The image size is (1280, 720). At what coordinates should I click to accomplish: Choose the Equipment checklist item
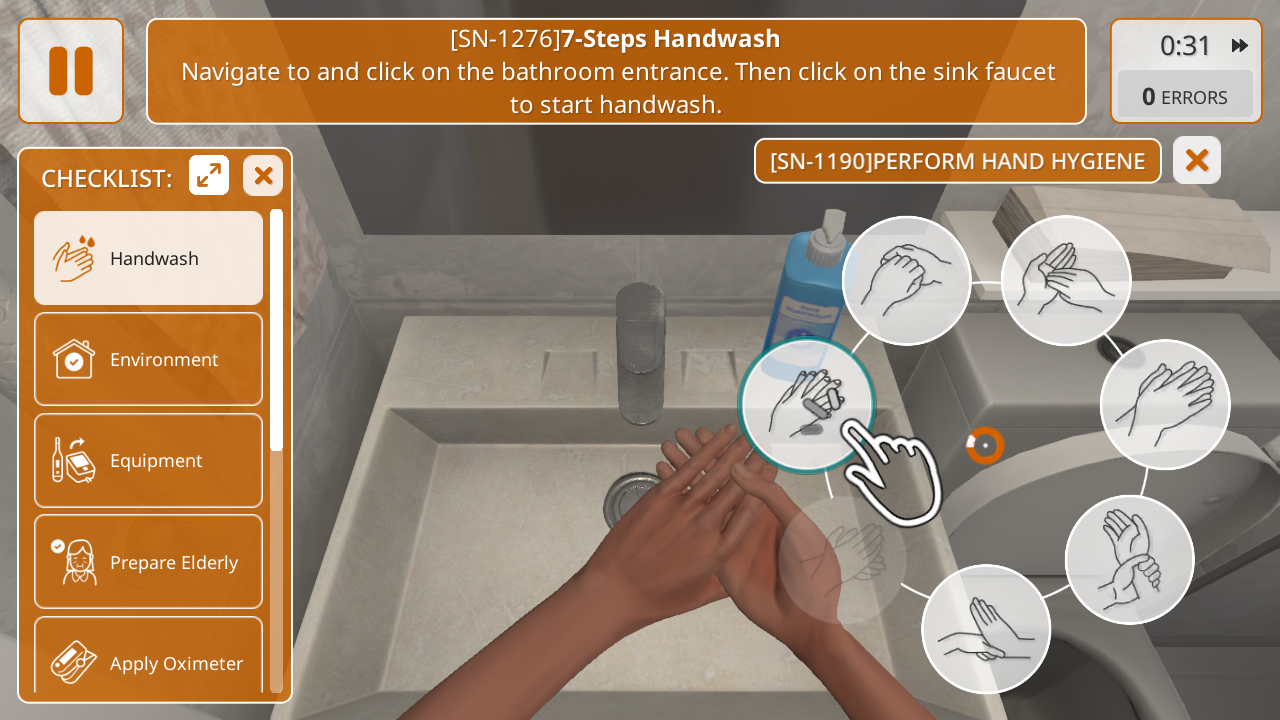pyautogui.click(x=149, y=461)
